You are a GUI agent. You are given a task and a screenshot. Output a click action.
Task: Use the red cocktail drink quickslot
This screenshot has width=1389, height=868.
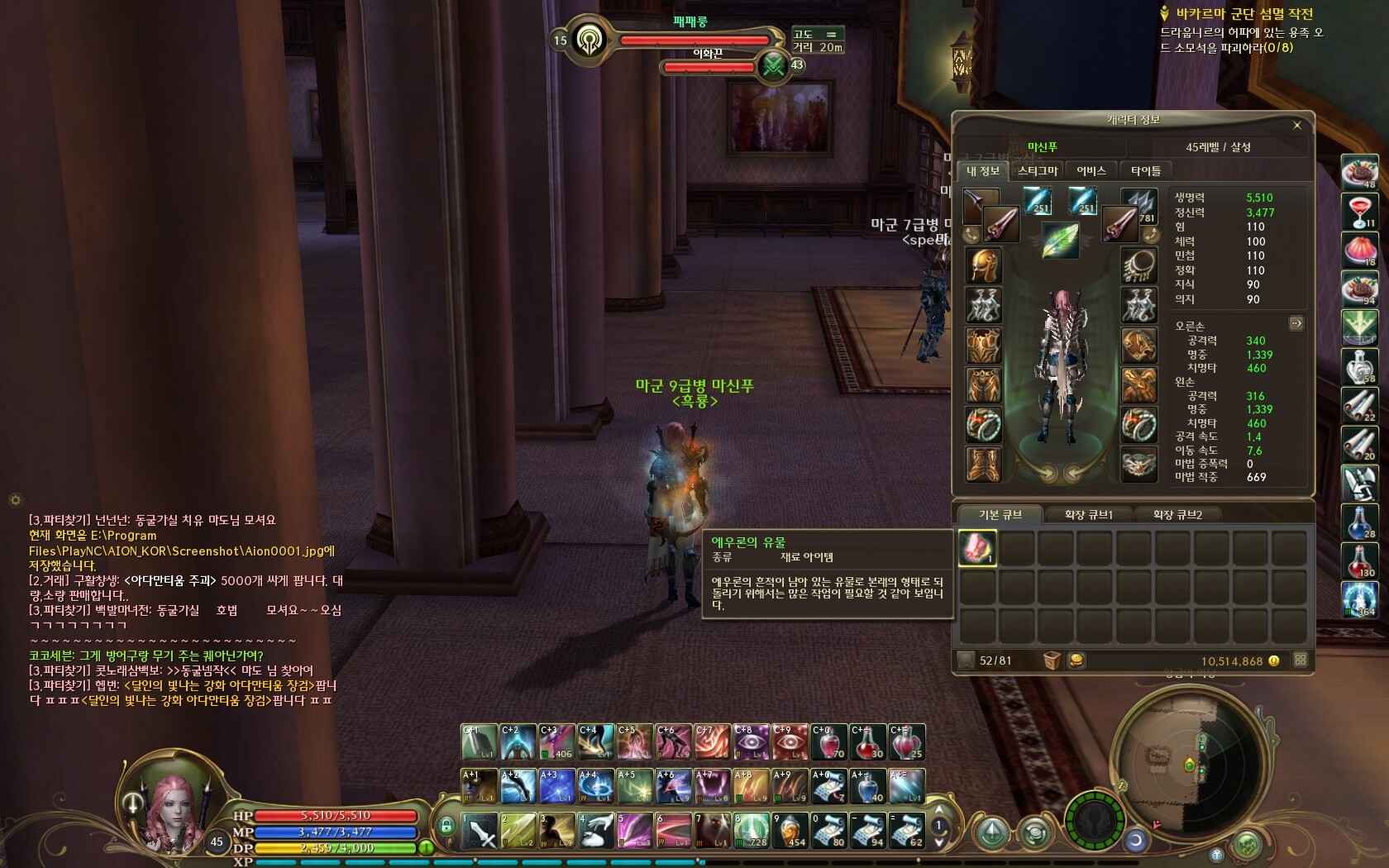click(1360, 211)
